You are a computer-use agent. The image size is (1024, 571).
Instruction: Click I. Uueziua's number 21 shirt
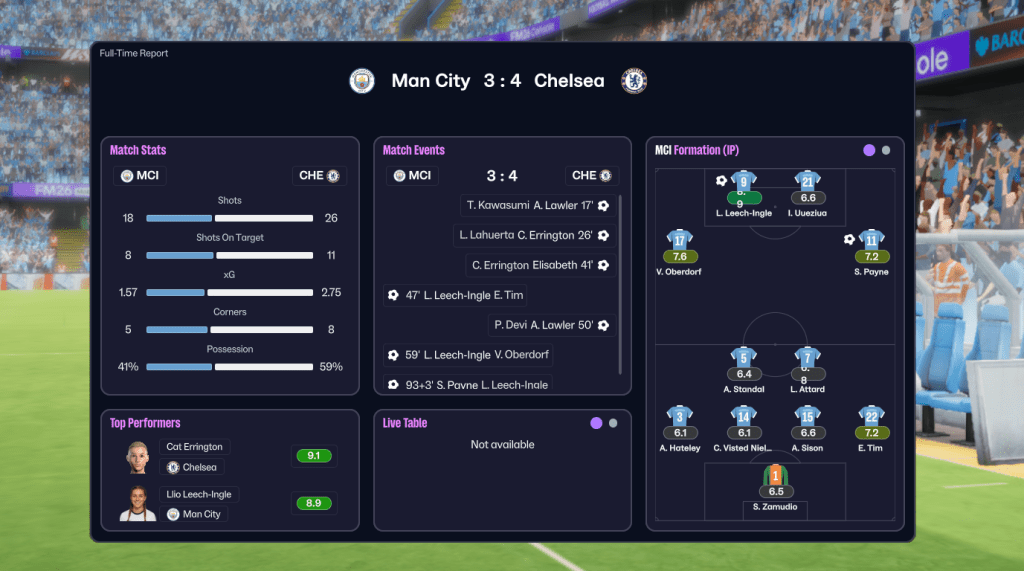tap(808, 181)
